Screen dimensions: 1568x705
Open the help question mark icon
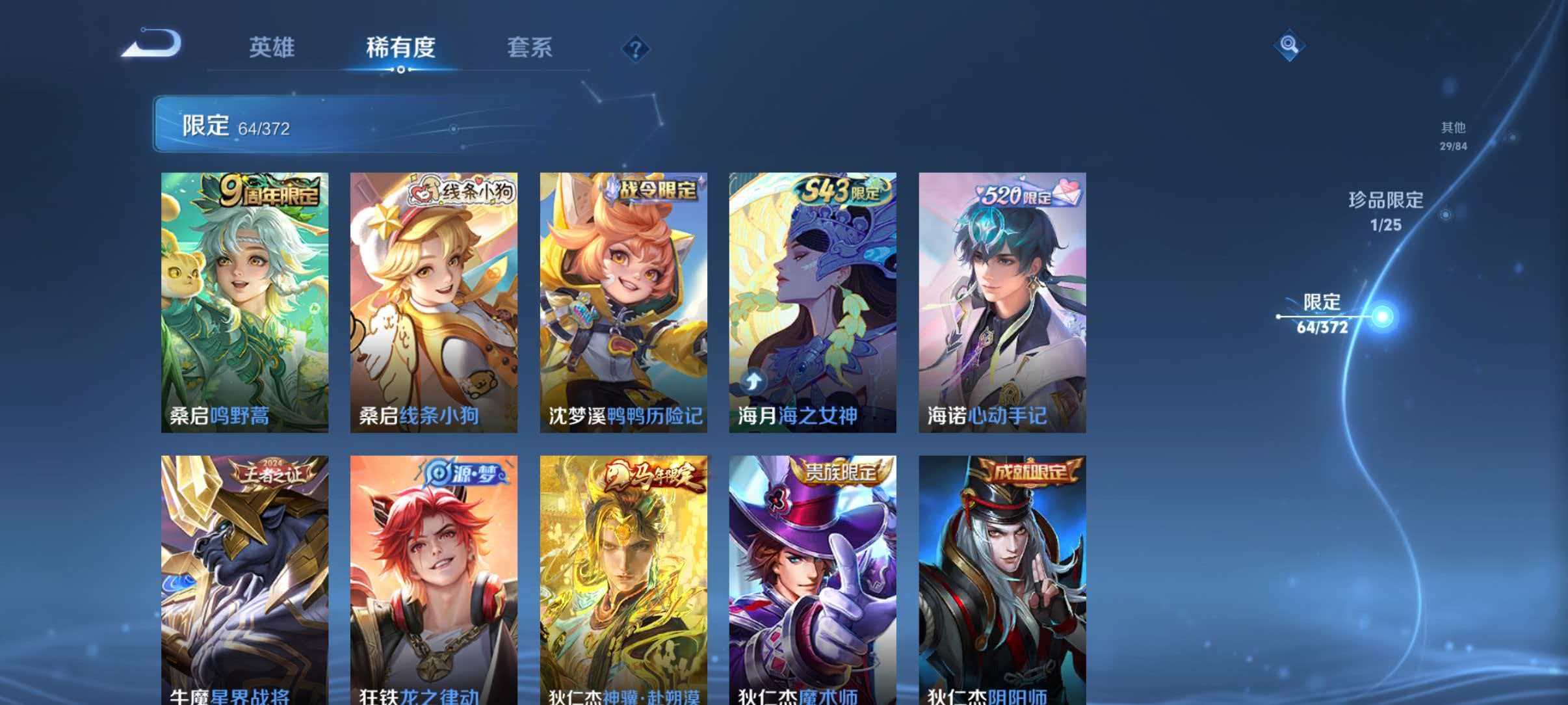pyautogui.click(x=635, y=47)
